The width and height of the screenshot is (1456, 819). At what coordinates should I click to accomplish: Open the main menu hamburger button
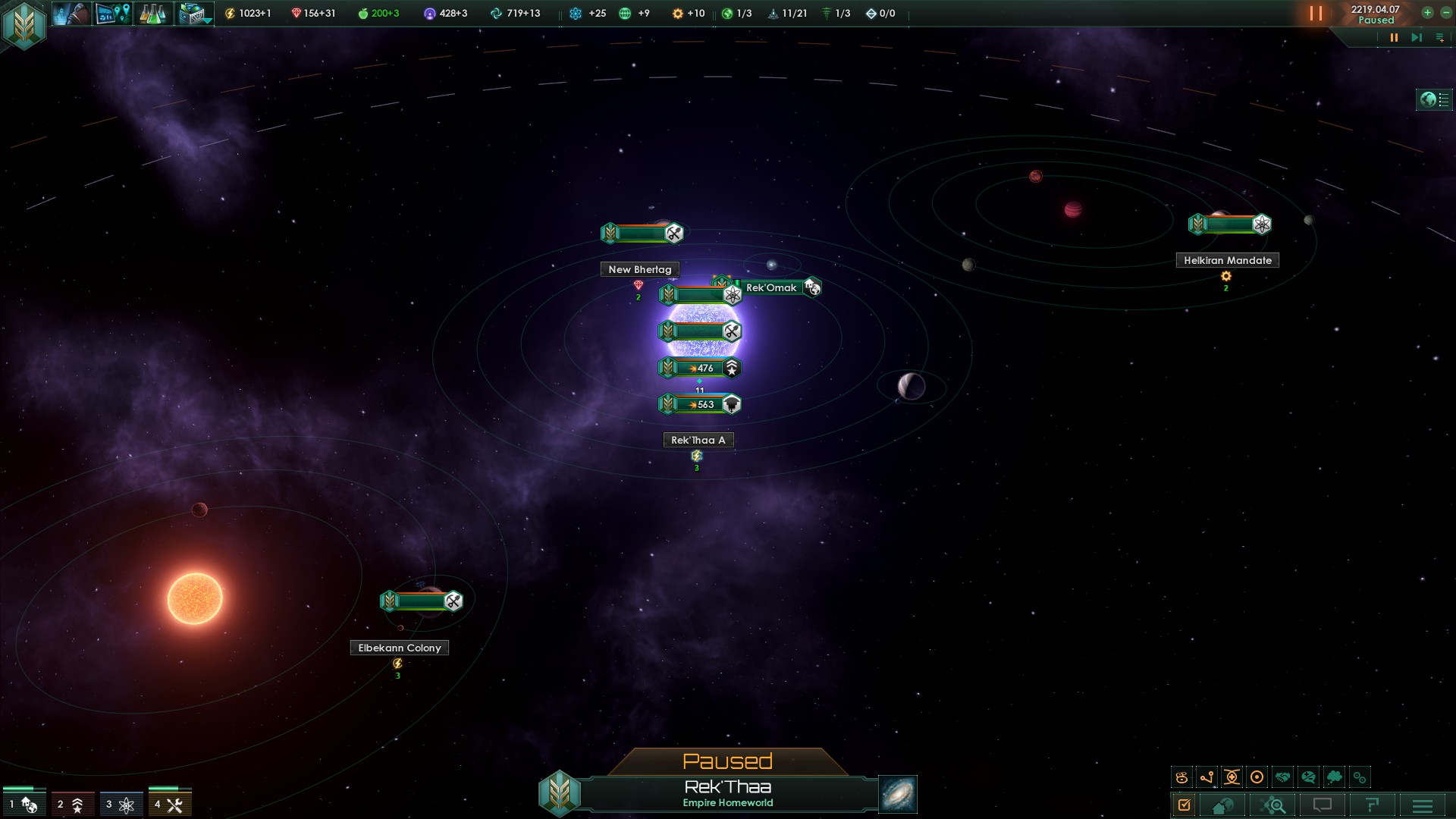click(x=1422, y=805)
